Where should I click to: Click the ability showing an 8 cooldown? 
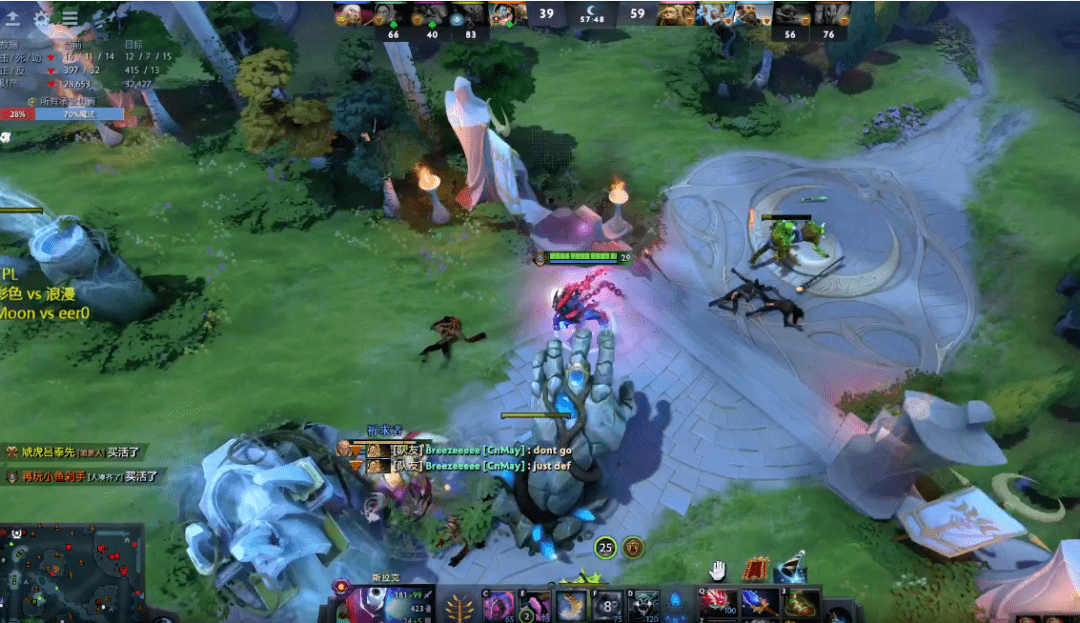tap(608, 605)
